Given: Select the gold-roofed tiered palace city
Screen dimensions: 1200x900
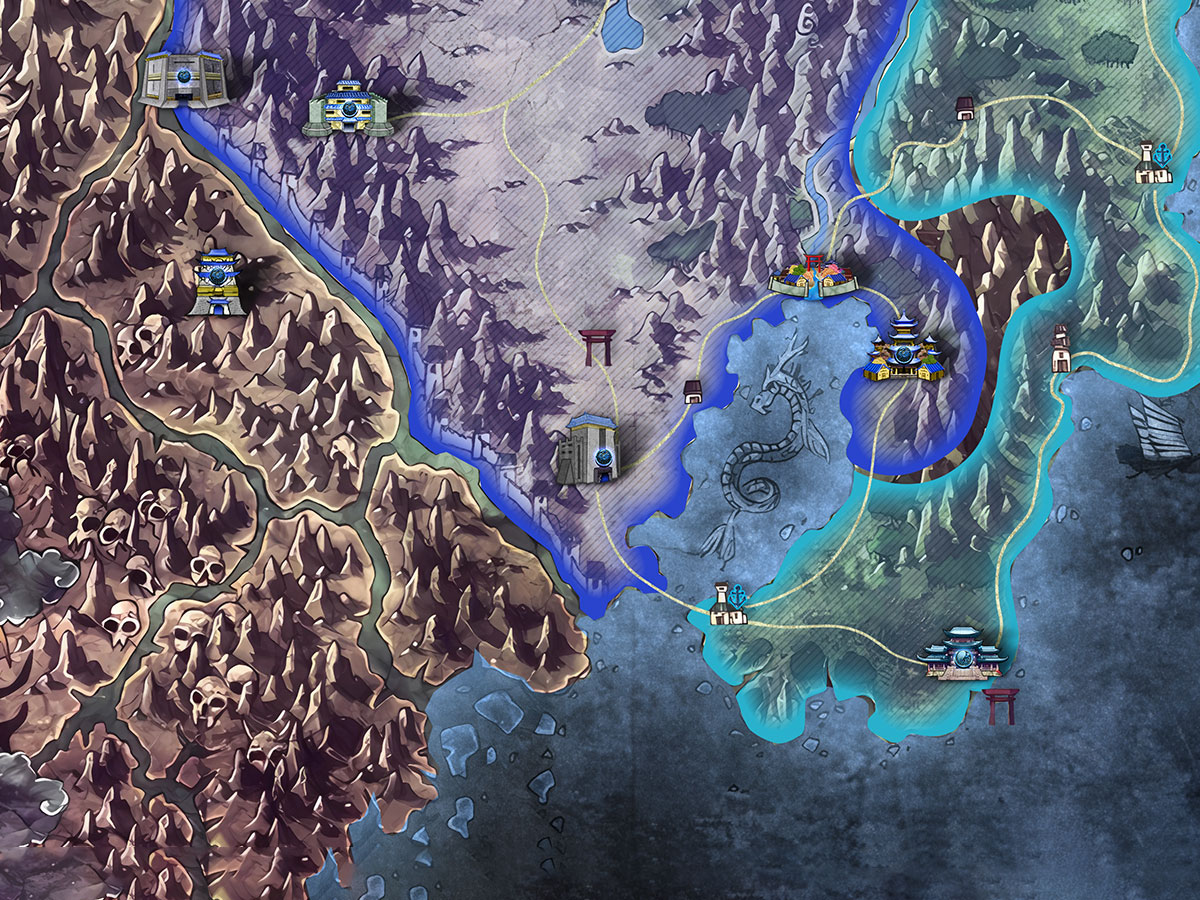Looking at the screenshot, I should 905,349.
